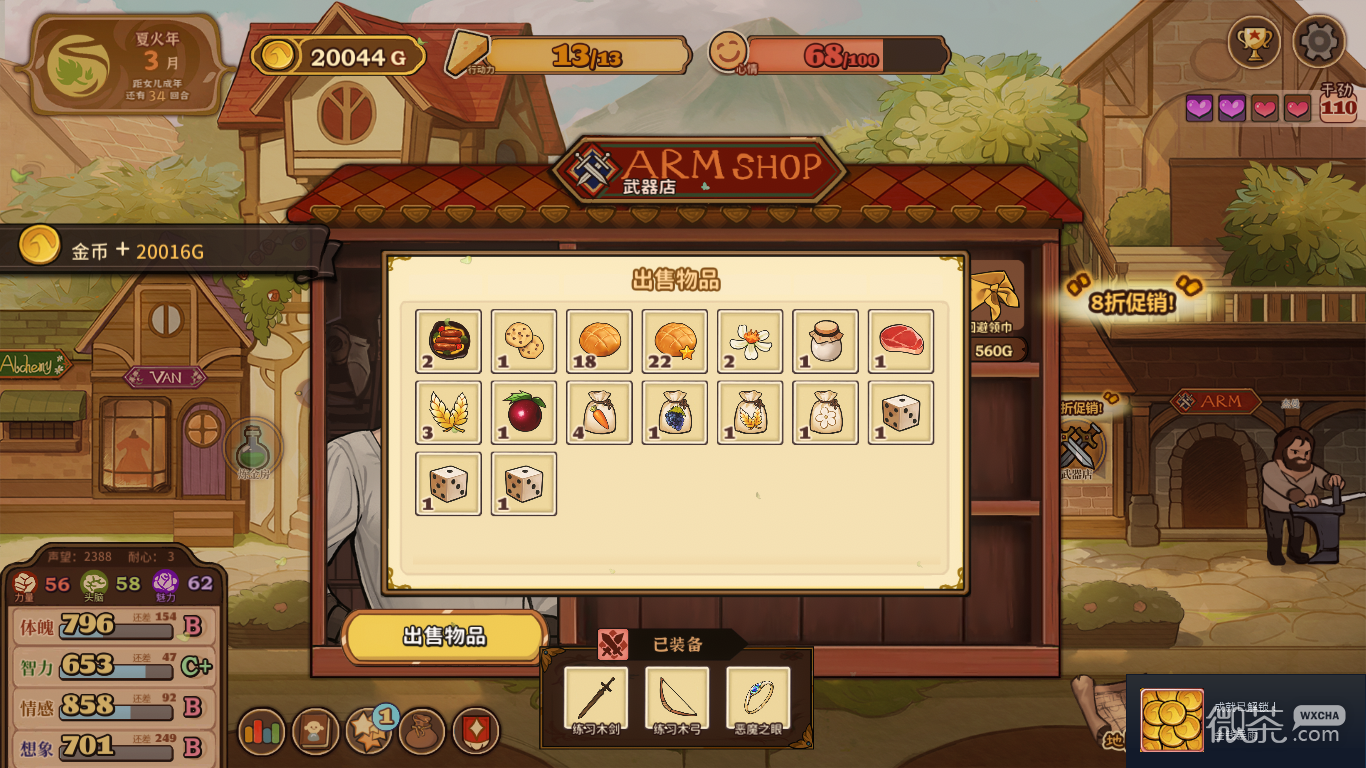Open the trophy achievements screen

tap(1254, 42)
